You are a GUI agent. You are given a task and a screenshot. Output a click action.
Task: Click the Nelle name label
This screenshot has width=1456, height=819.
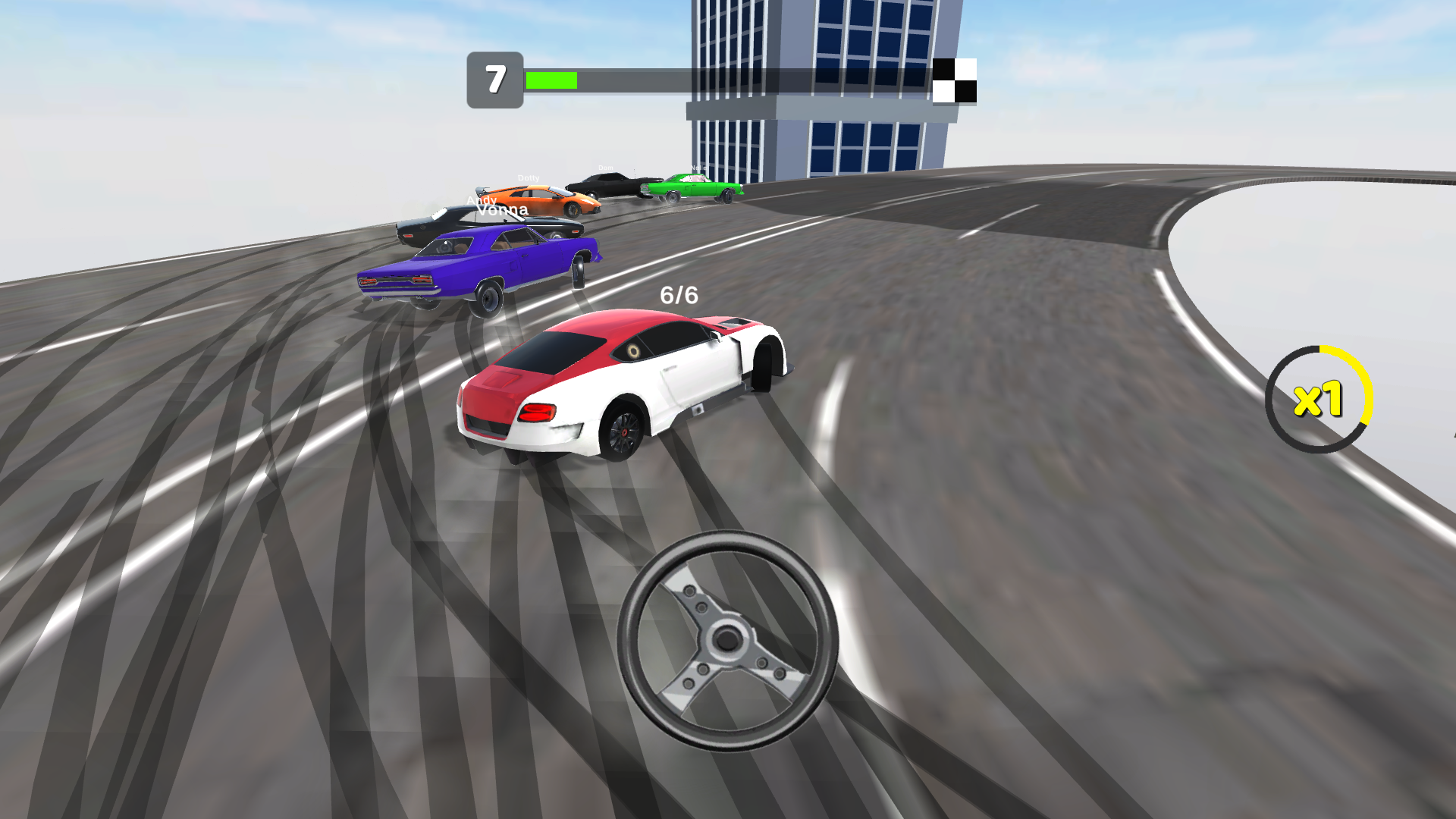click(x=698, y=168)
